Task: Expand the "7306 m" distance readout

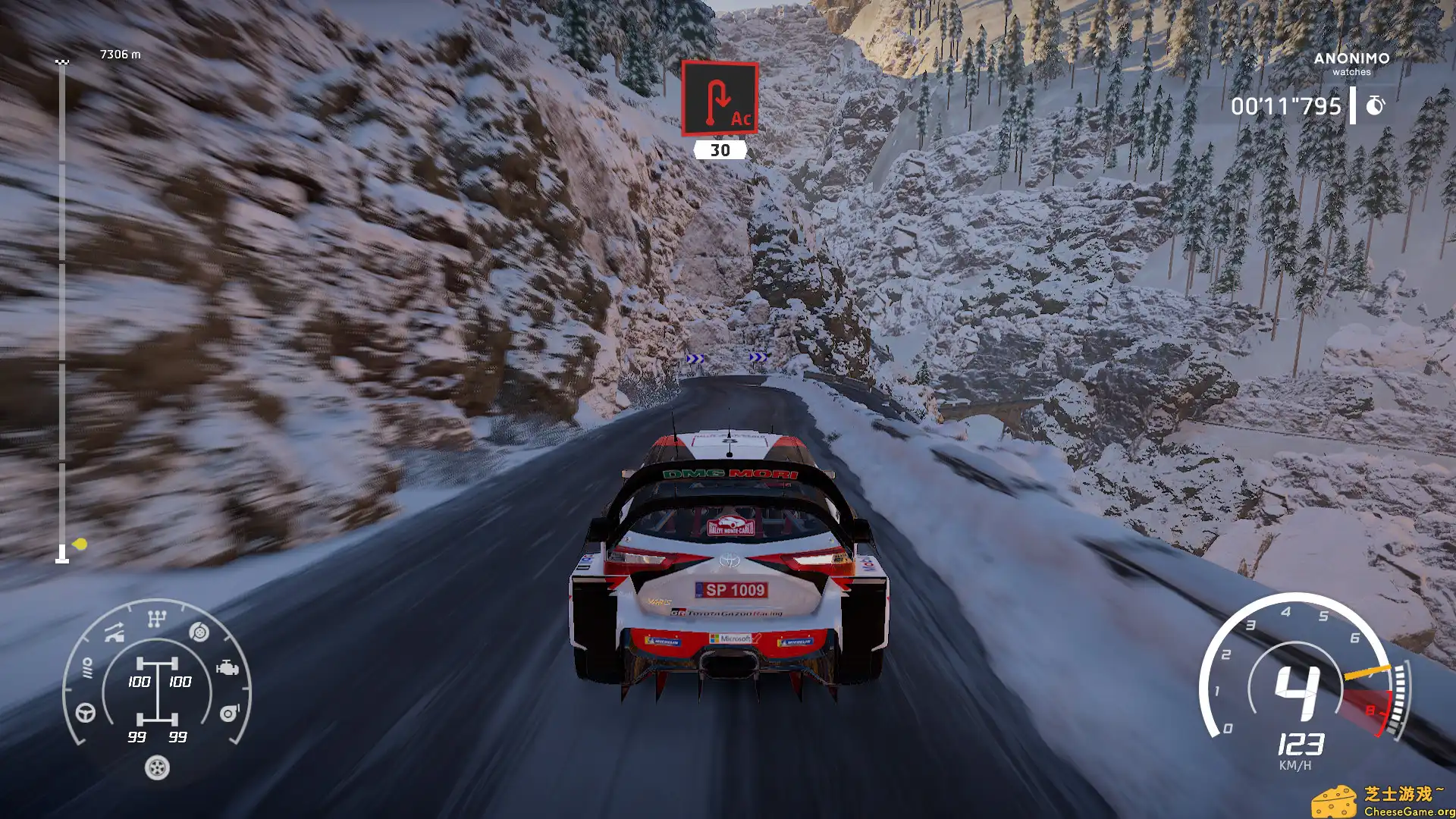Action: coord(120,55)
